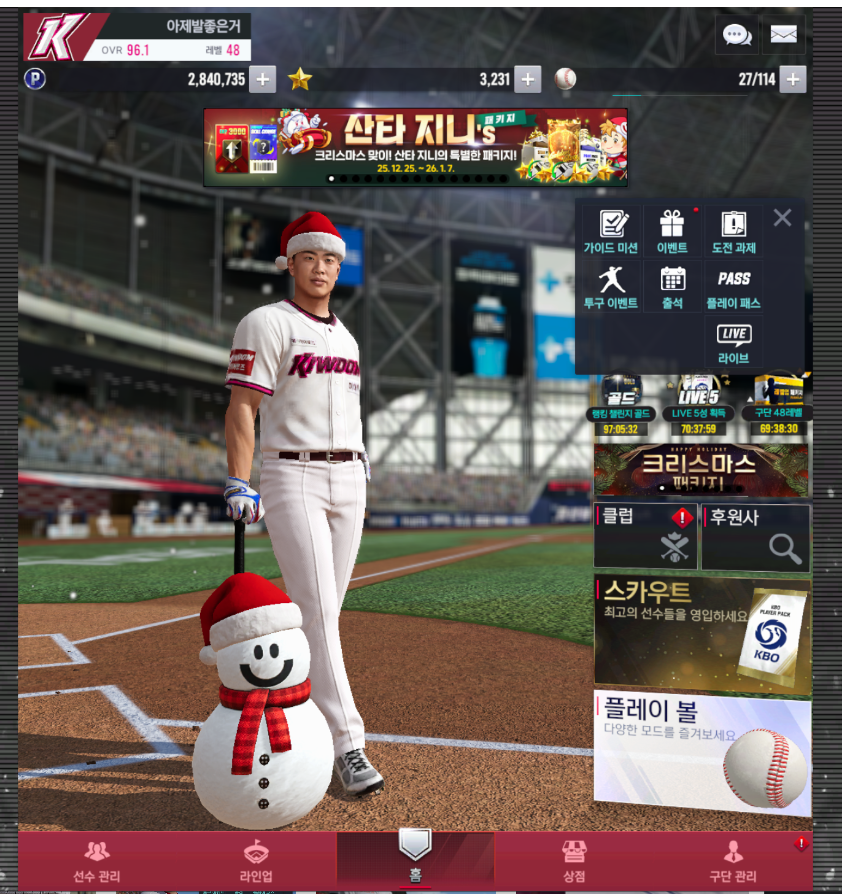Open the 스카우트 scout player pack
The height and width of the screenshot is (894, 842).
(x=701, y=632)
